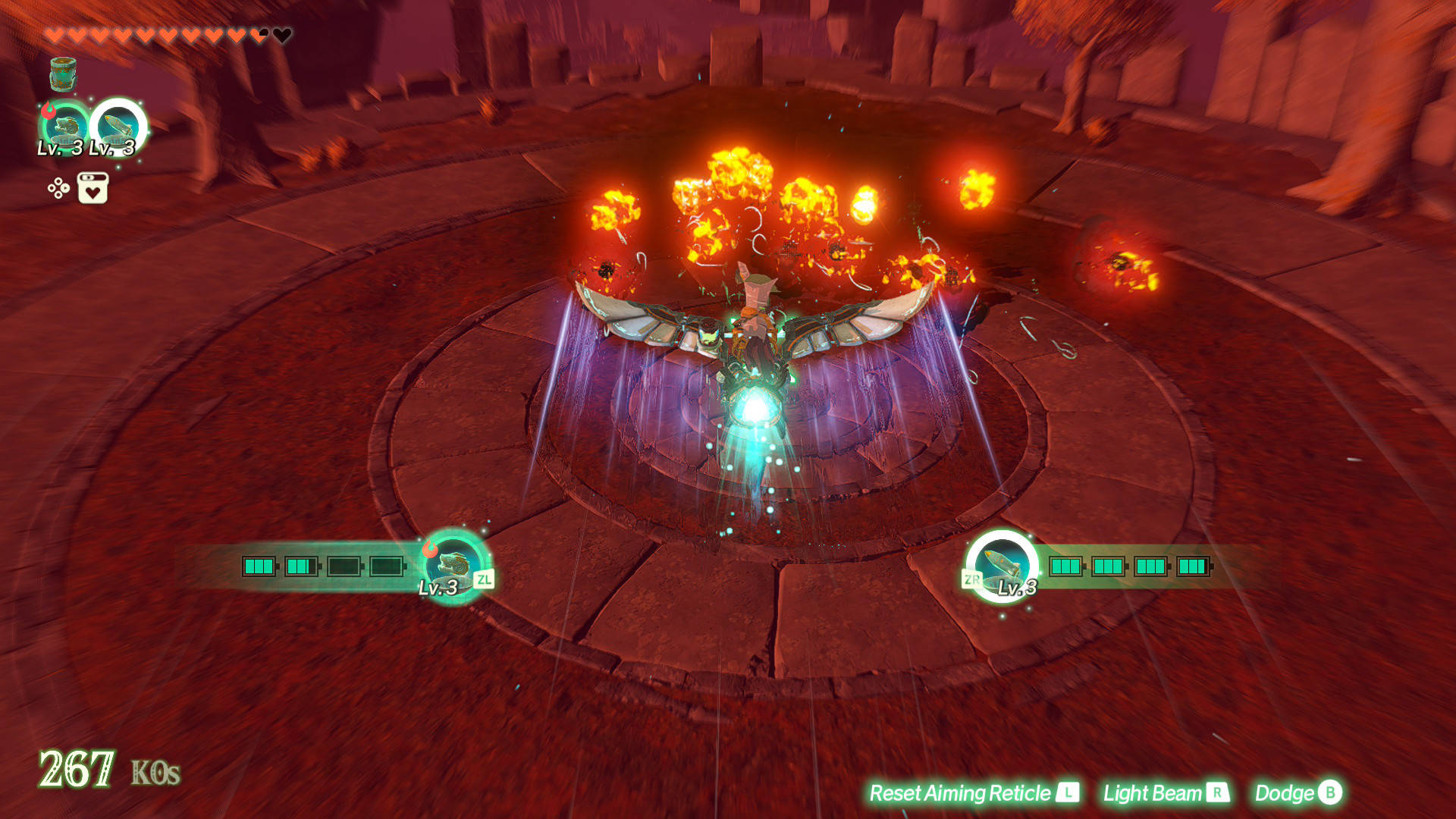Image resolution: width=1456 pixels, height=819 pixels.
Task: Select the flame emitter icon with ZL badge
Action: [453, 565]
